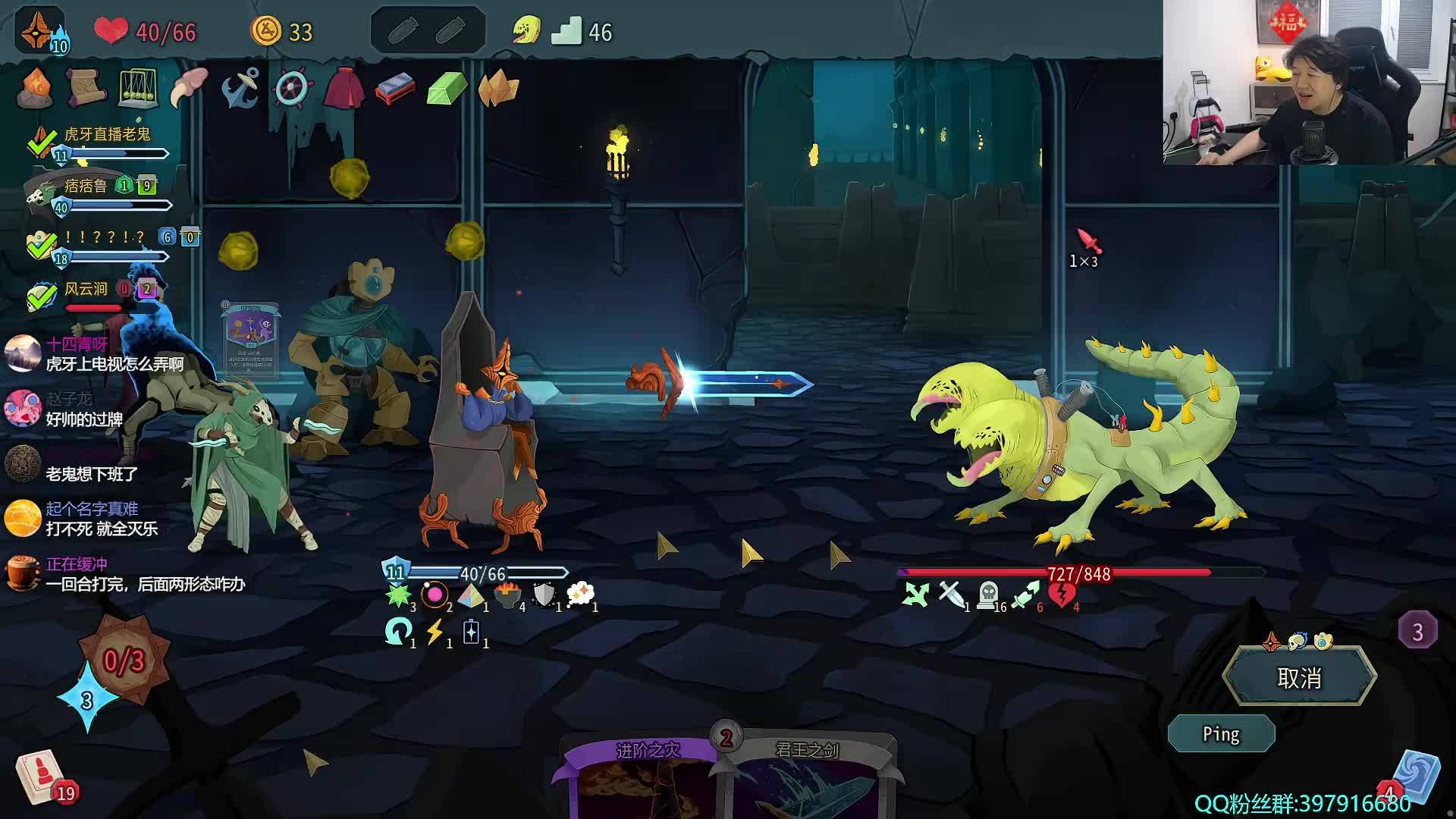Open the purple exhaust pile counter
The image size is (1456, 819).
pos(1417,631)
